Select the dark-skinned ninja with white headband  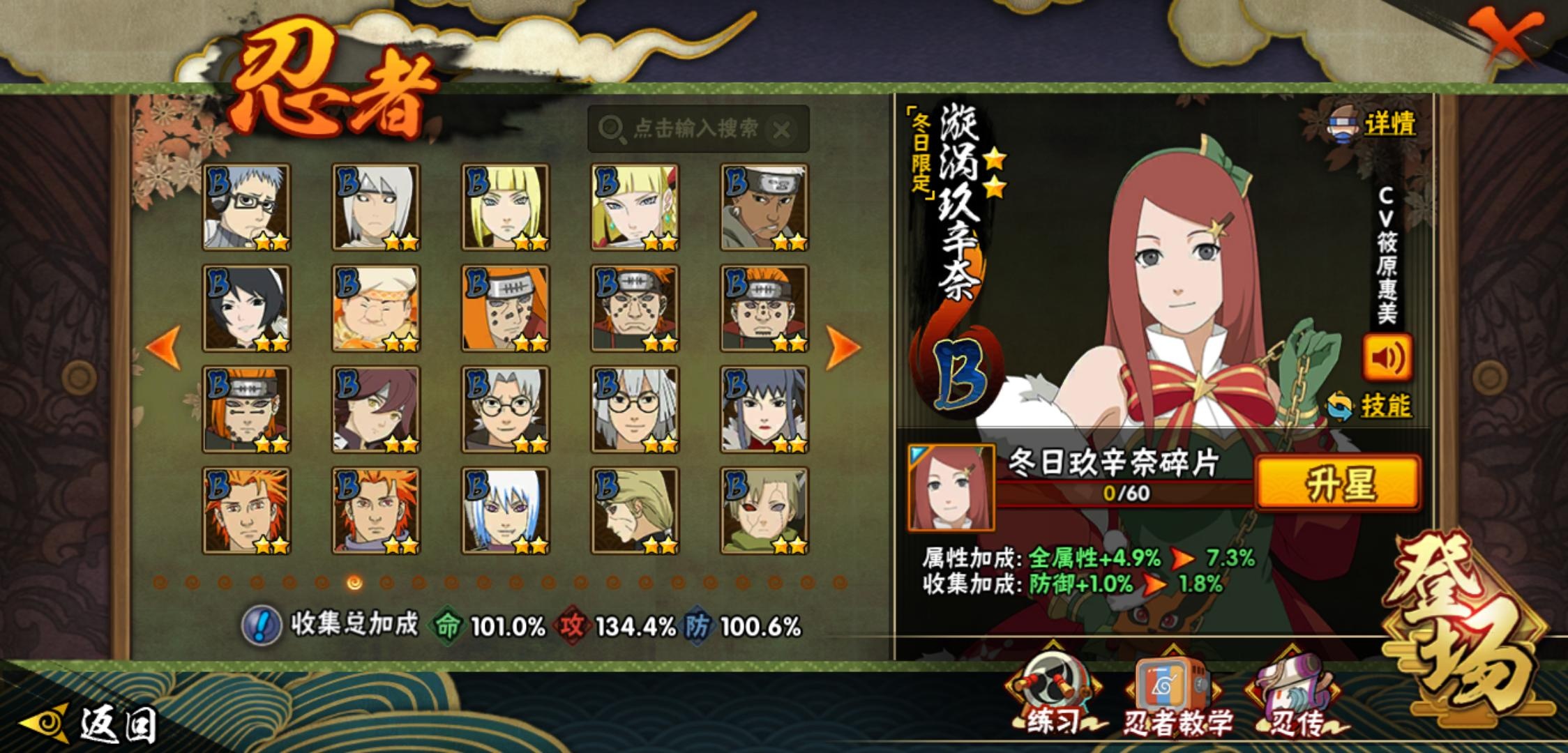pyautogui.click(x=764, y=207)
